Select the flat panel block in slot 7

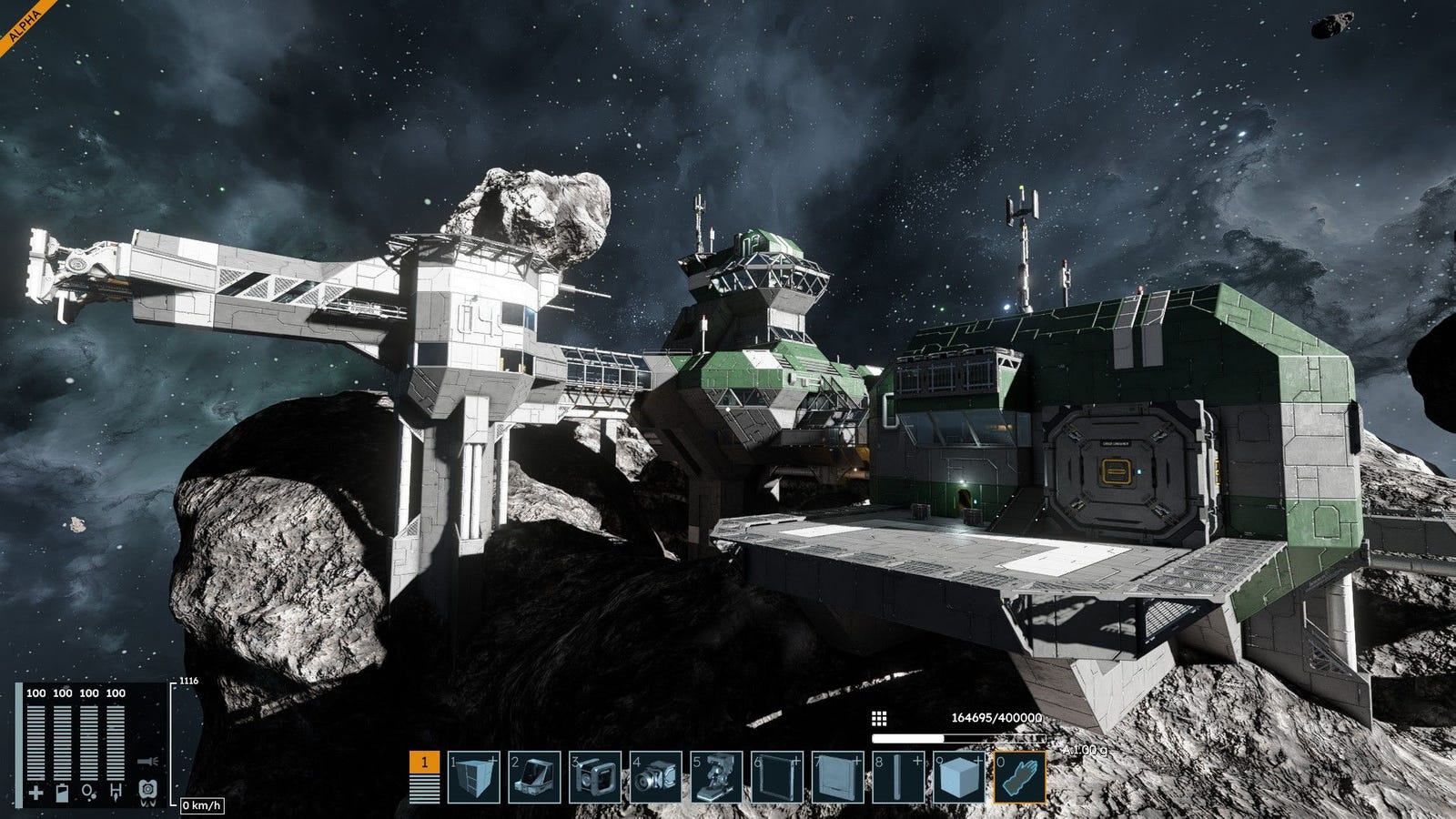pos(837,777)
